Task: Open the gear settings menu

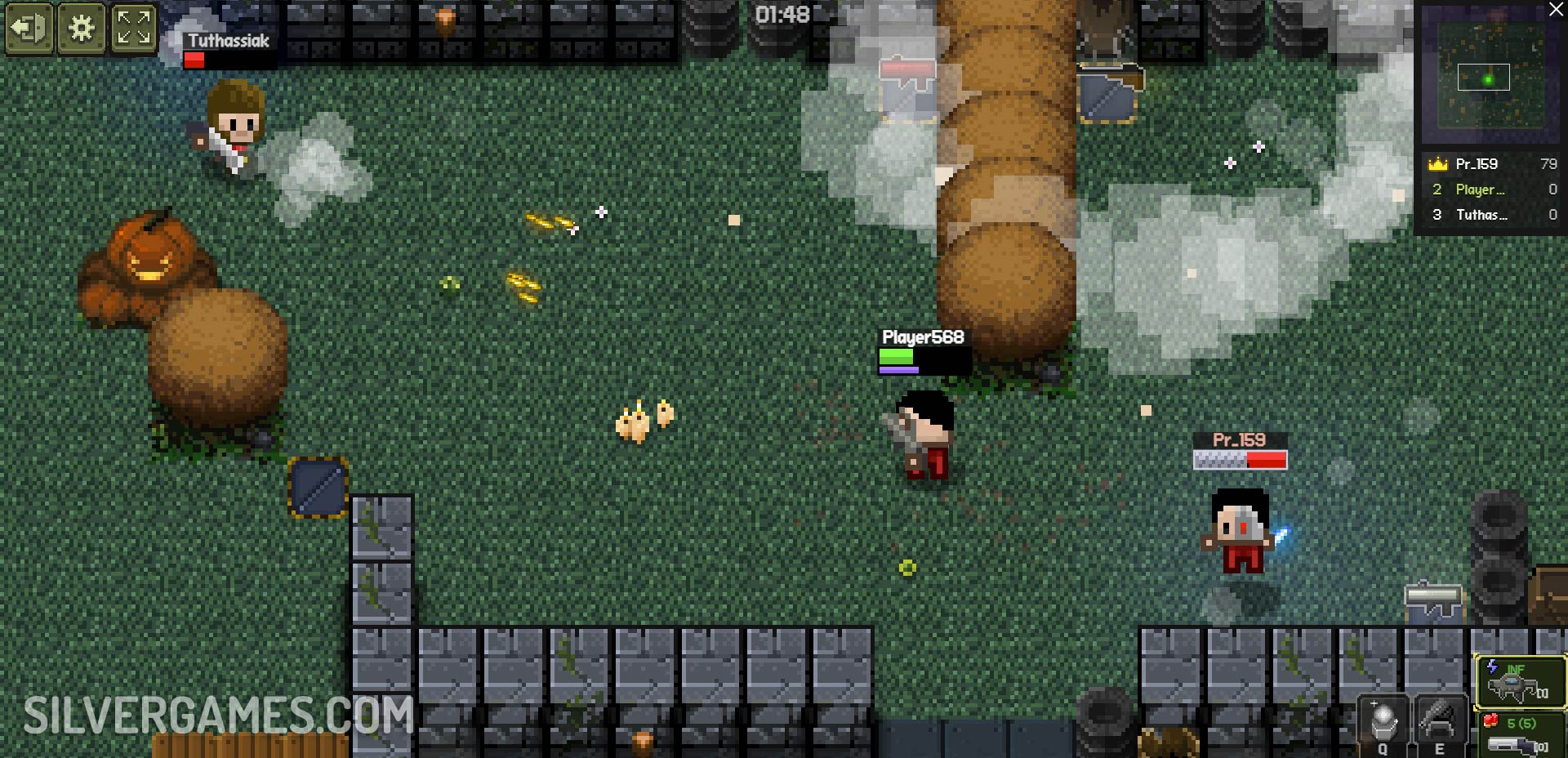Action: 81,29
